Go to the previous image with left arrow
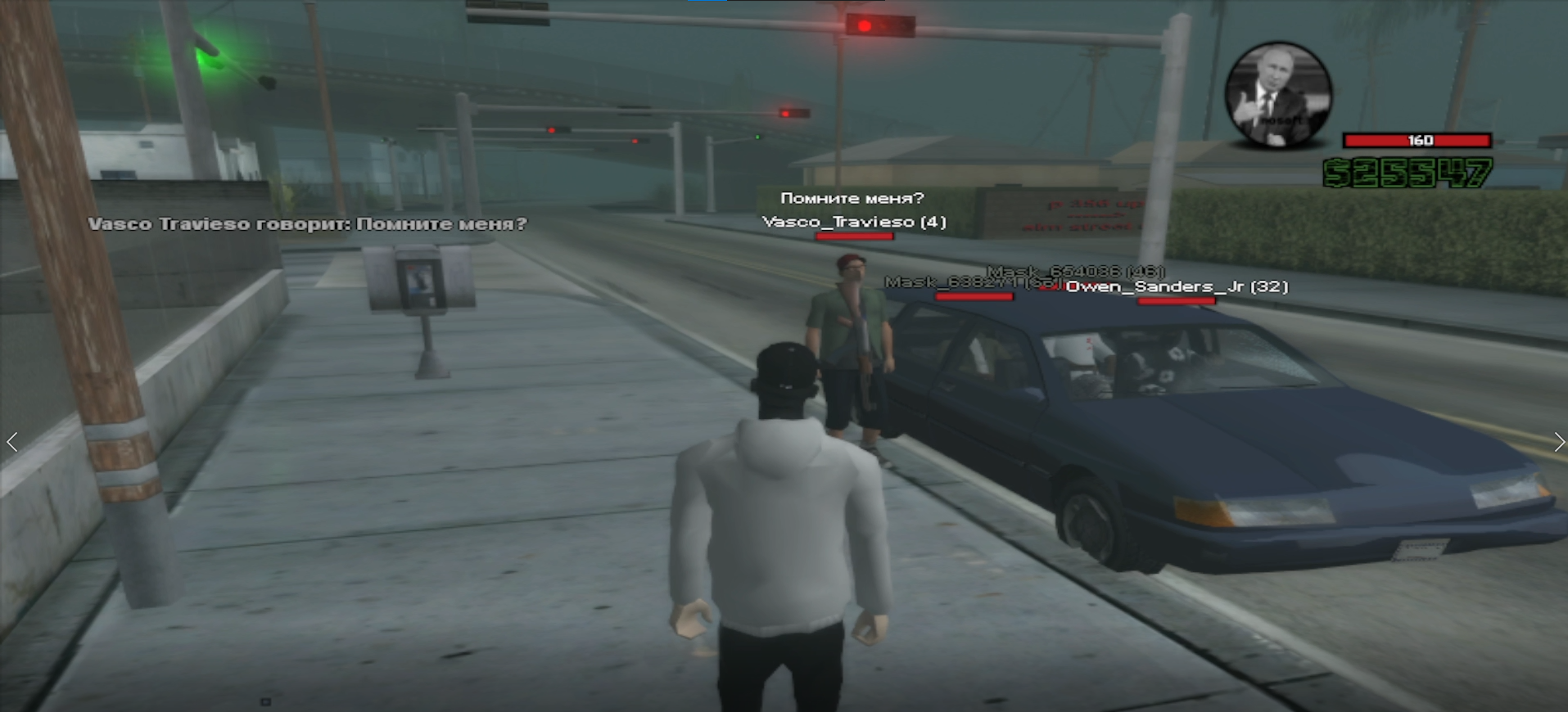1568x712 pixels. pos(12,442)
